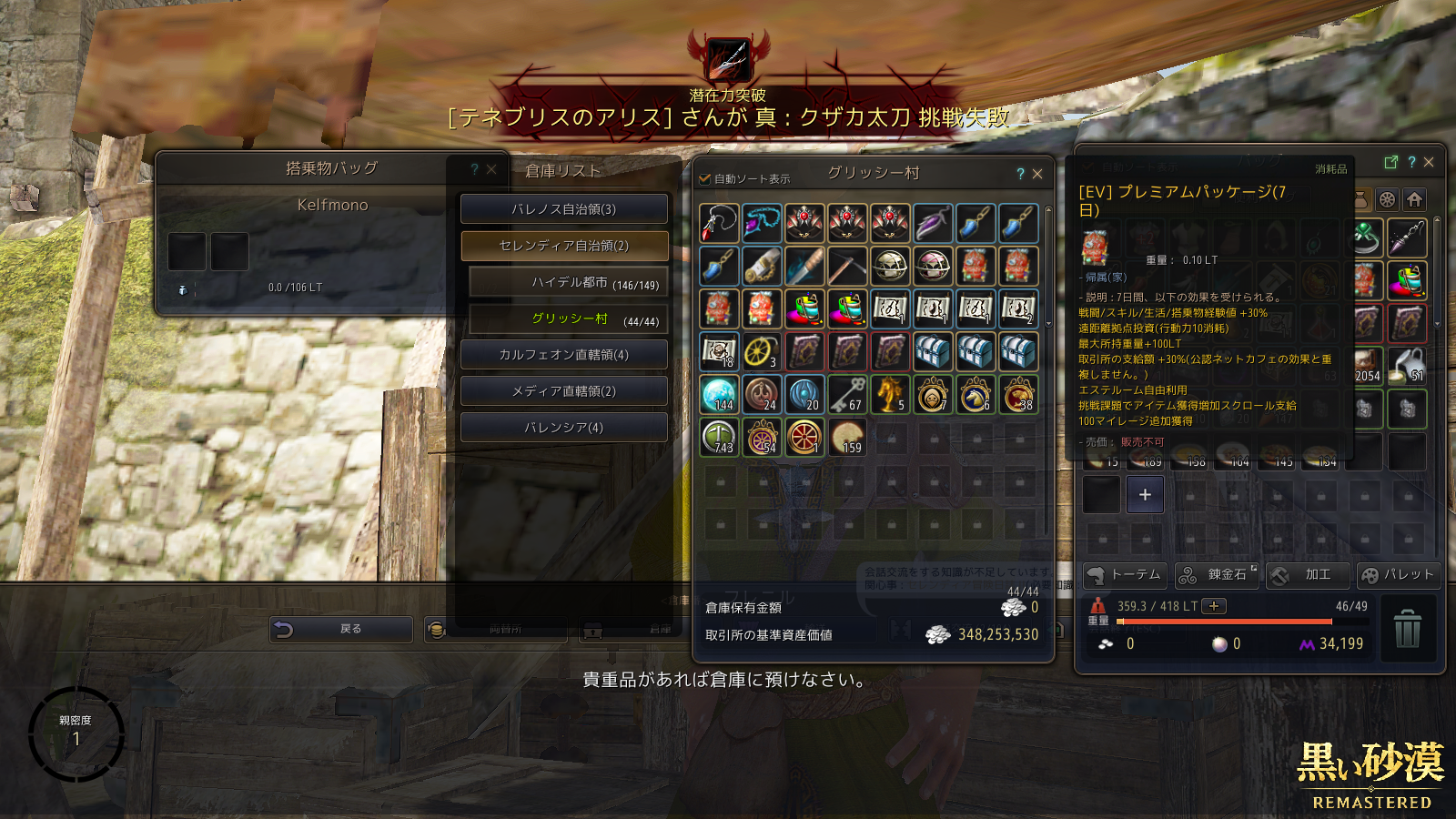Select ハイデル都市 storage from the list
The height and width of the screenshot is (819, 1456).
point(569,283)
